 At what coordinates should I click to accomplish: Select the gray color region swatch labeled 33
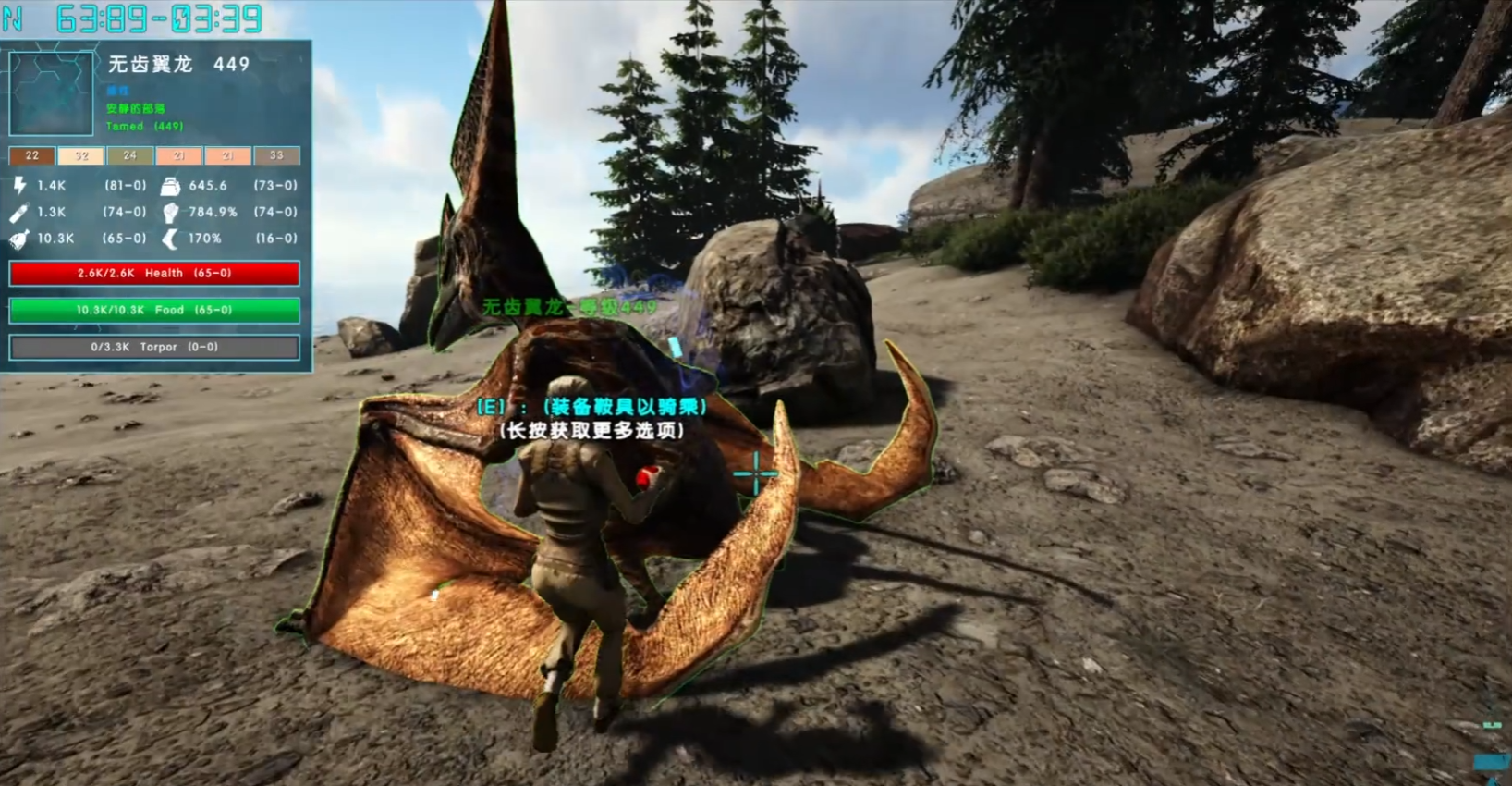coord(276,155)
